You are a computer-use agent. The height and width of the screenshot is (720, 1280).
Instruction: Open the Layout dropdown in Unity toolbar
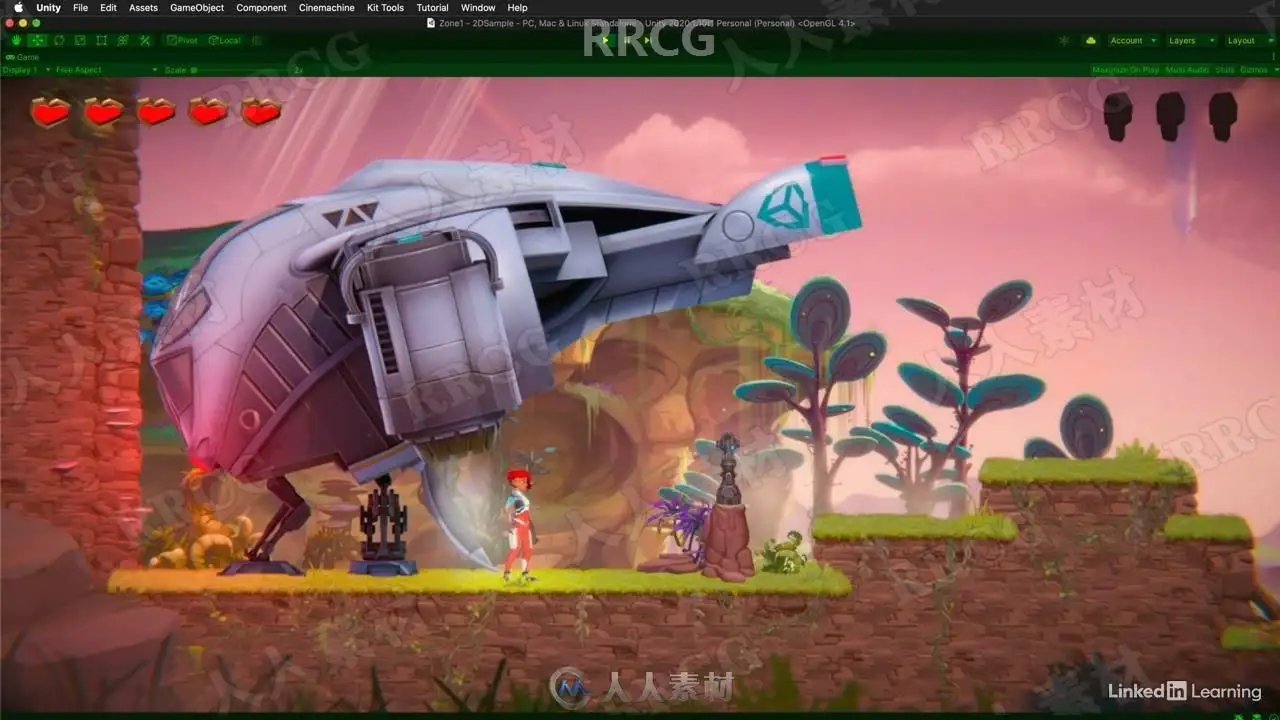pos(1246,41)
